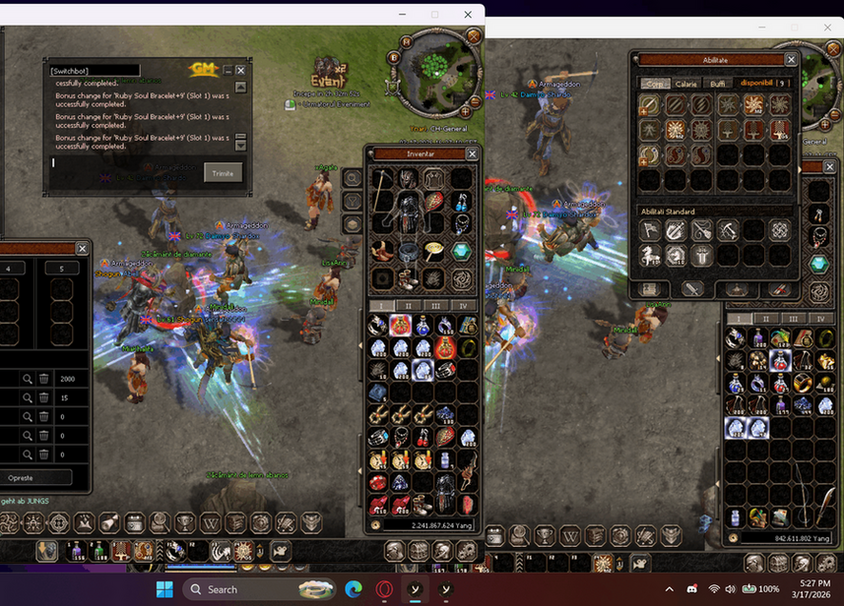Send the whisper with the Trimite button
The width and height of the screenshot is (844, 606).
pos(223,173)
